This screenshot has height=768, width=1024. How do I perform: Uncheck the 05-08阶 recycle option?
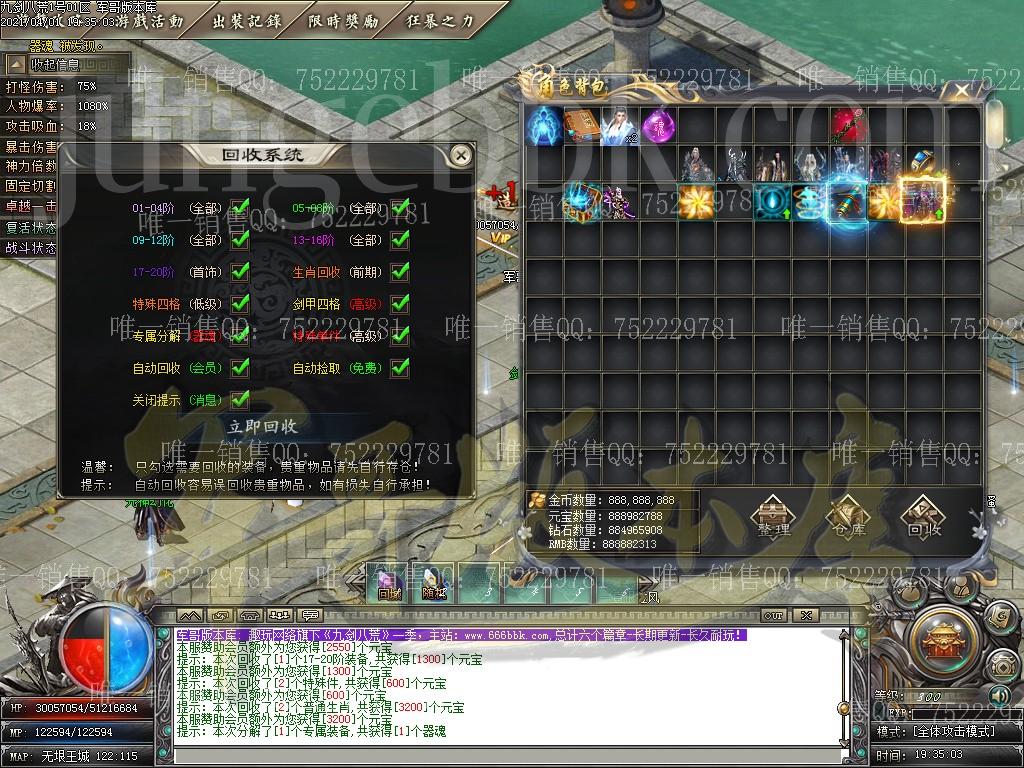click(400, 210)
